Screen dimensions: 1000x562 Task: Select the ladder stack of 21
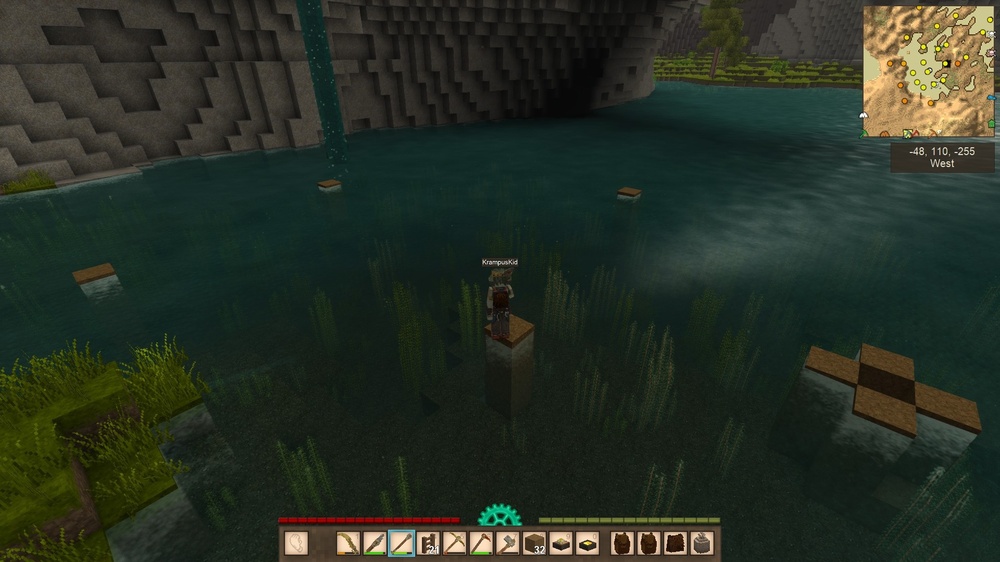[x=428, y=544]
